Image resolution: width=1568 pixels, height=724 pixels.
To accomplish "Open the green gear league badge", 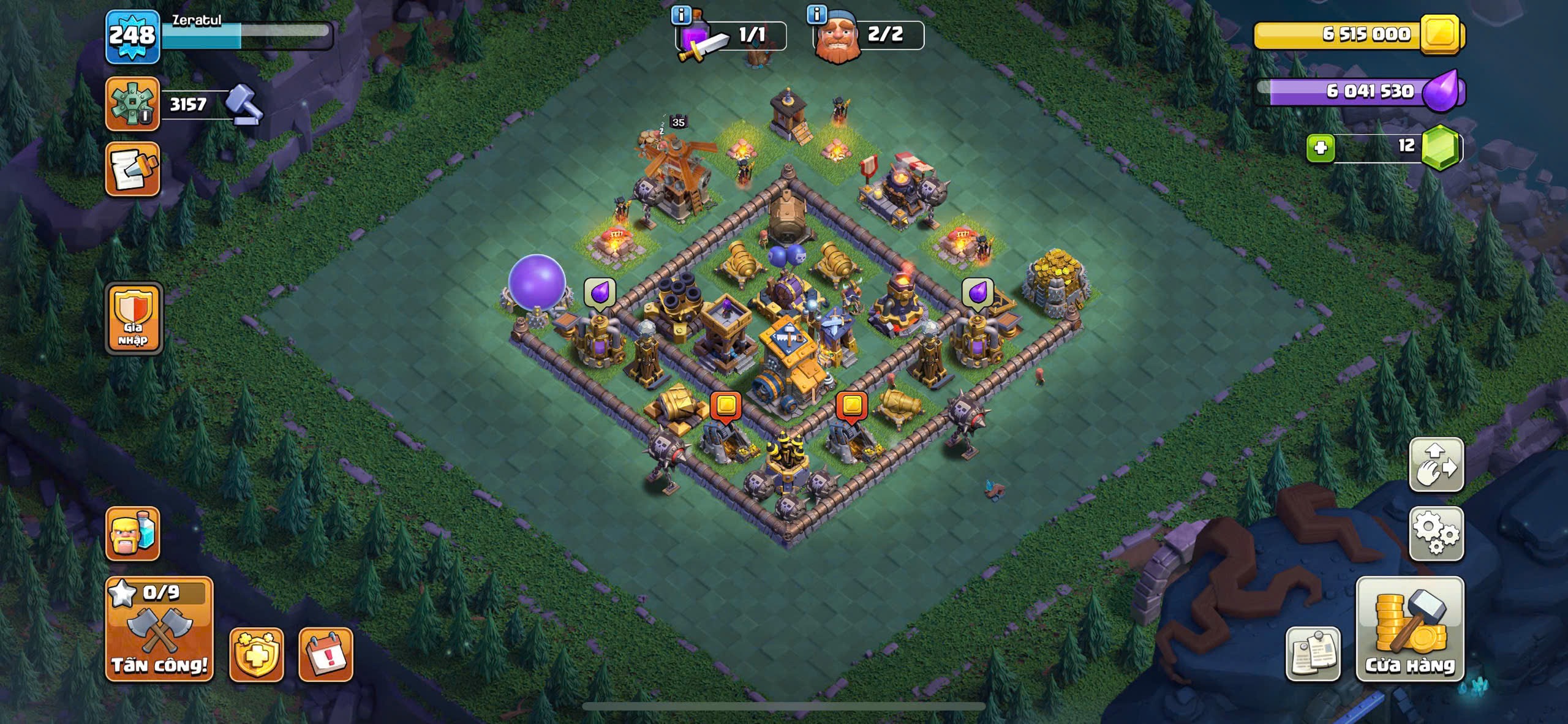I will (x=132, y=104).
